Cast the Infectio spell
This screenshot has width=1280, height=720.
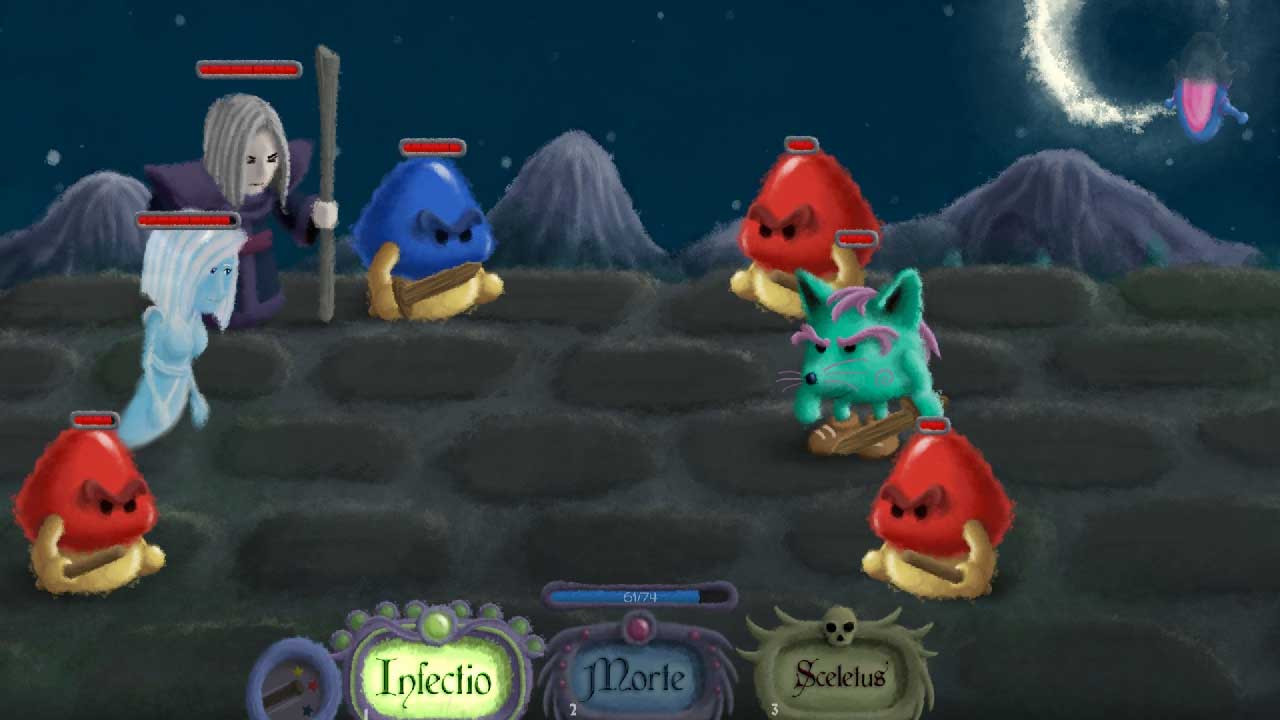pos(436,677)
